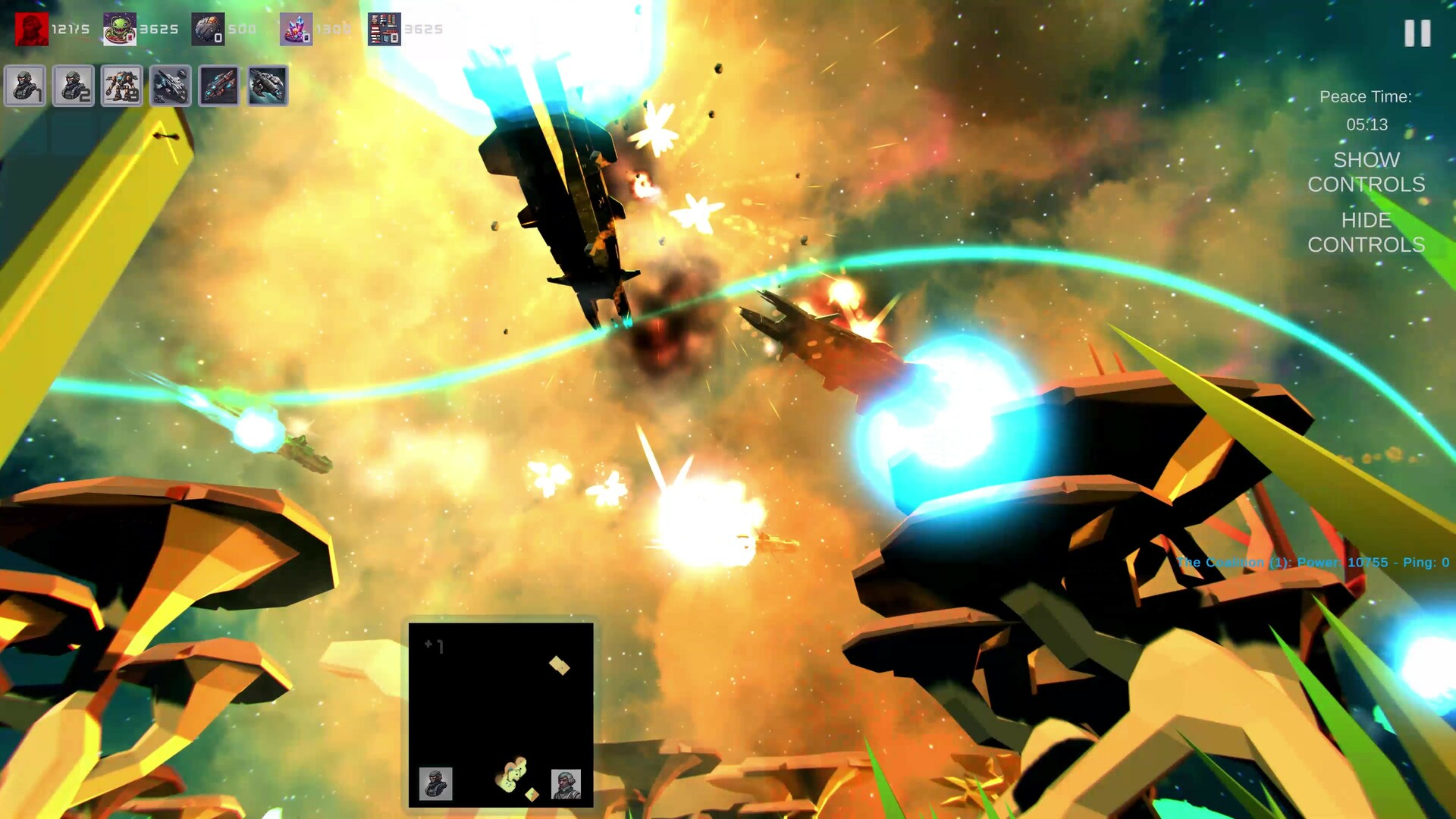Image resolution: width=1456 pixels, height=819 pixels.
Task: Select the soldier unit icon labeled 1
Action: point(25,86)
